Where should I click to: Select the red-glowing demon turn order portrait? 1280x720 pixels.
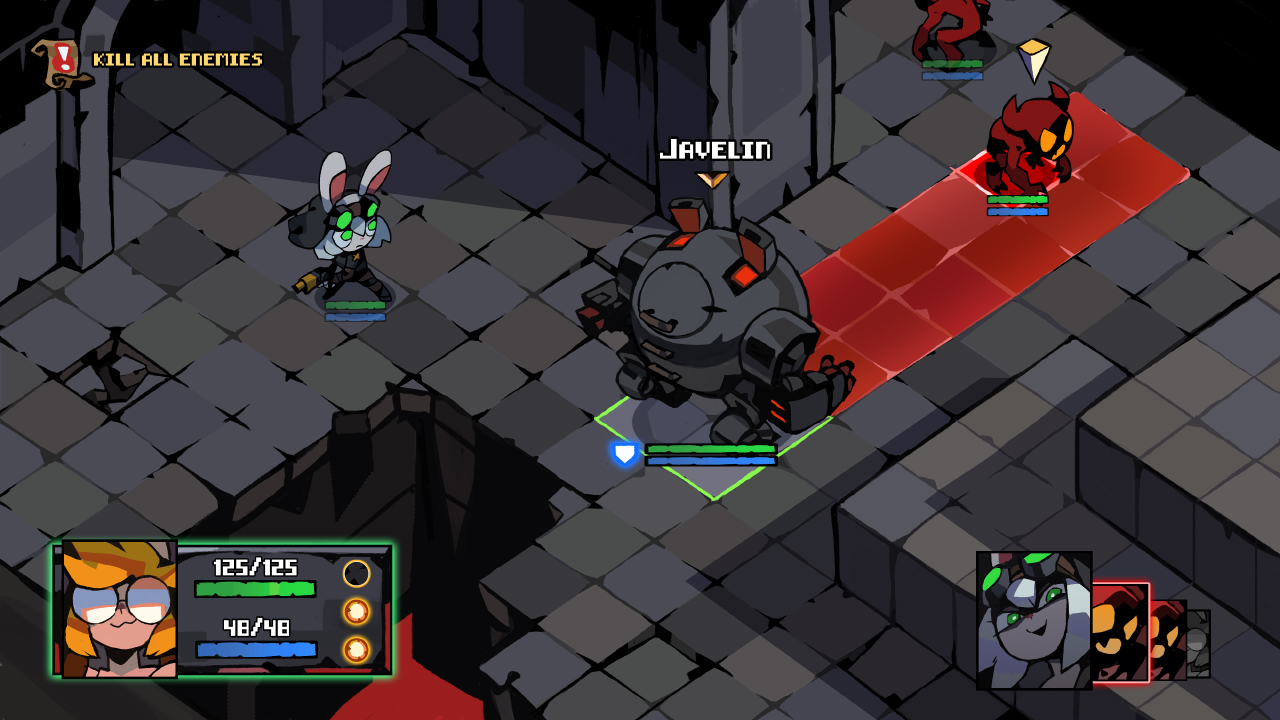click(1119, 632)
